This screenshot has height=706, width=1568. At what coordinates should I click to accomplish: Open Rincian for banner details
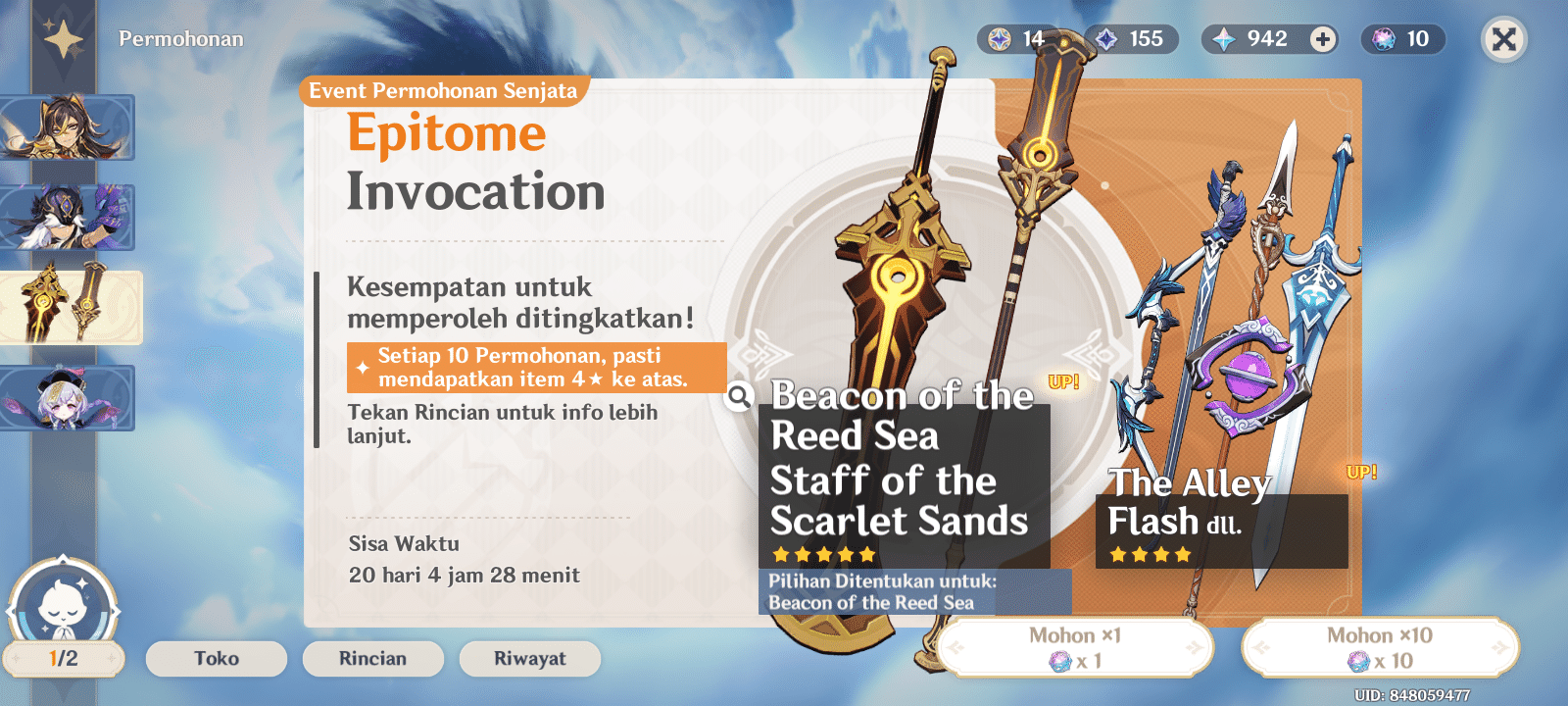pyautogui.click(x=372, y=658)
